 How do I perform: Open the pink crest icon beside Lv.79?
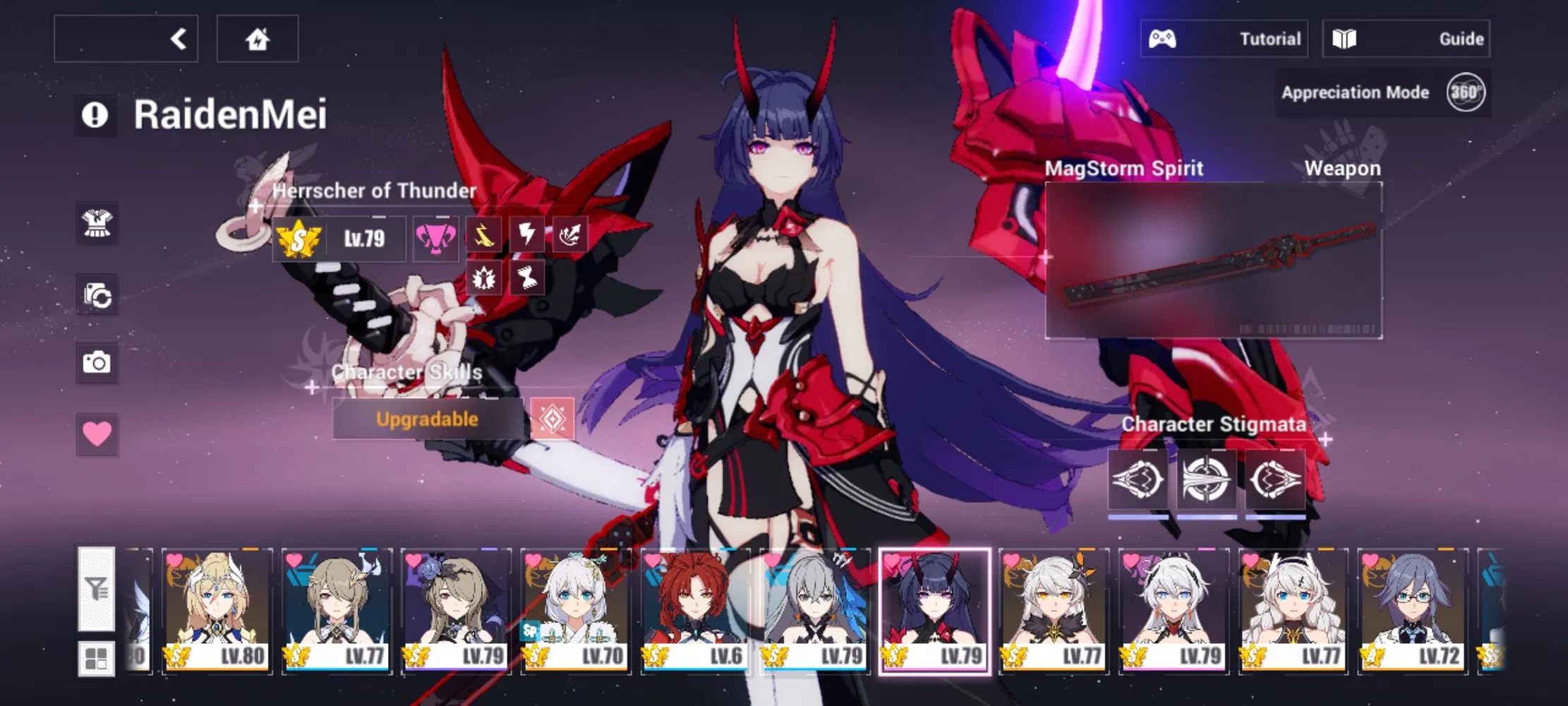point(435,237)
